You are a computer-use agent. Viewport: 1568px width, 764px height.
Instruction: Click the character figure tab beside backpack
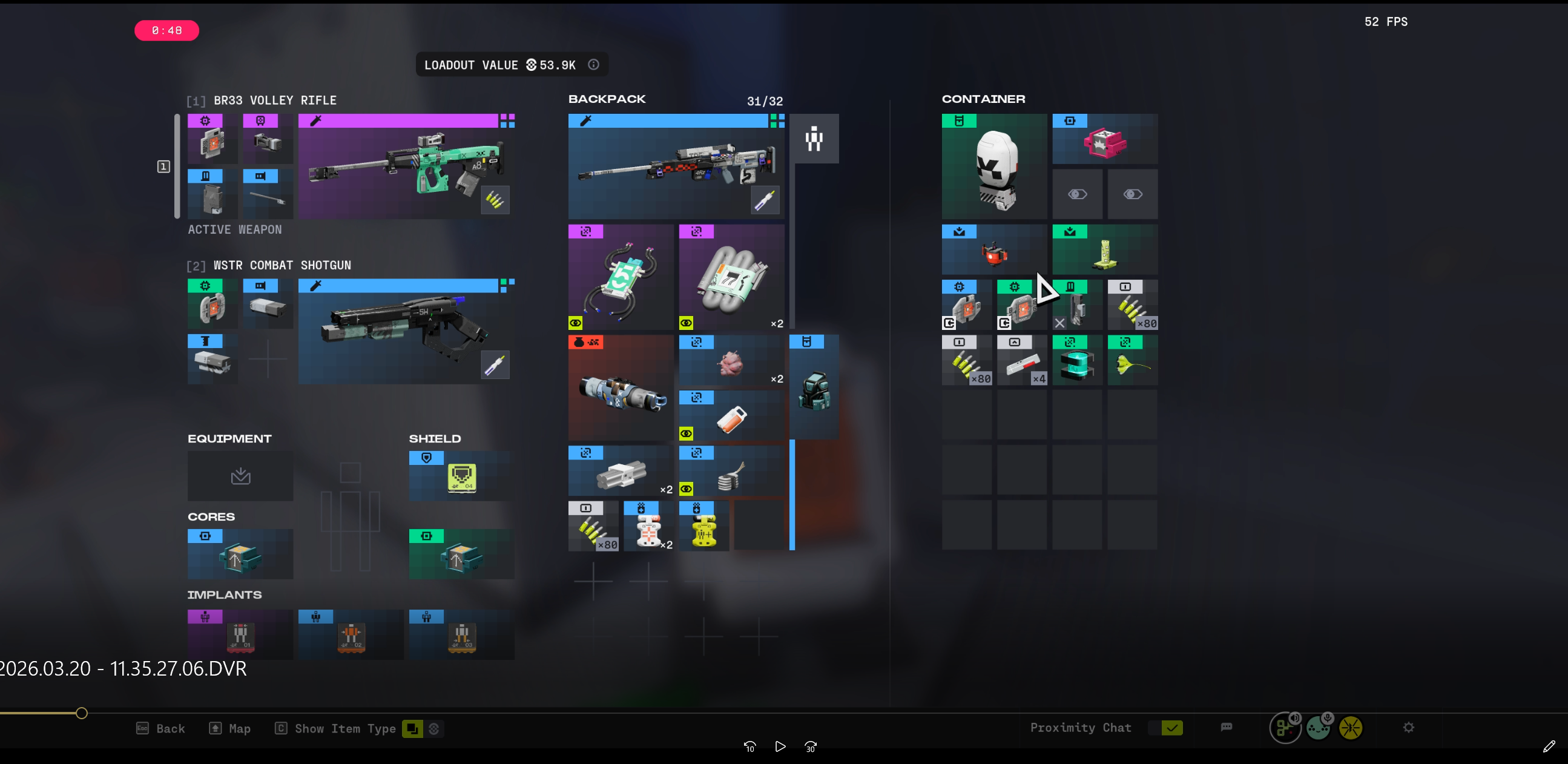click(x=814, y=139)
